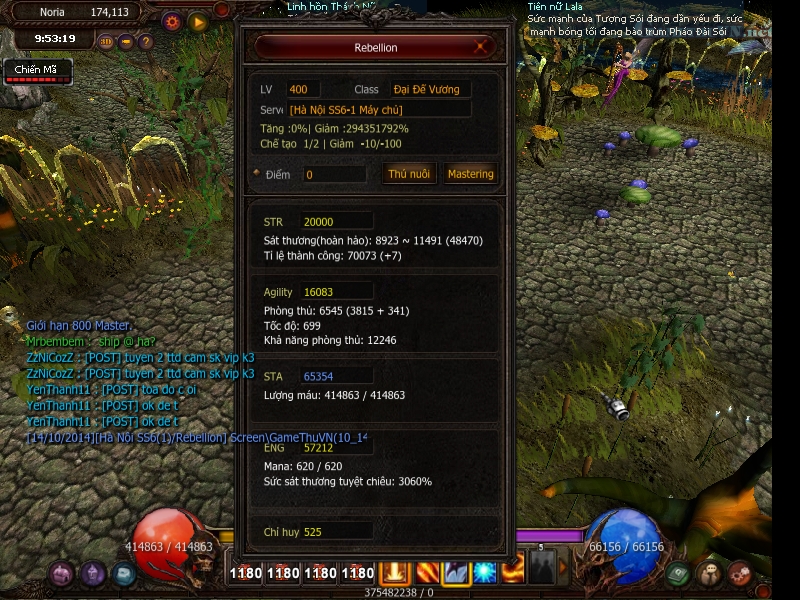Open the Thú nuôi pet panel
The width and height of the screenshot is (800, 600).
click(x=409, y=174)
